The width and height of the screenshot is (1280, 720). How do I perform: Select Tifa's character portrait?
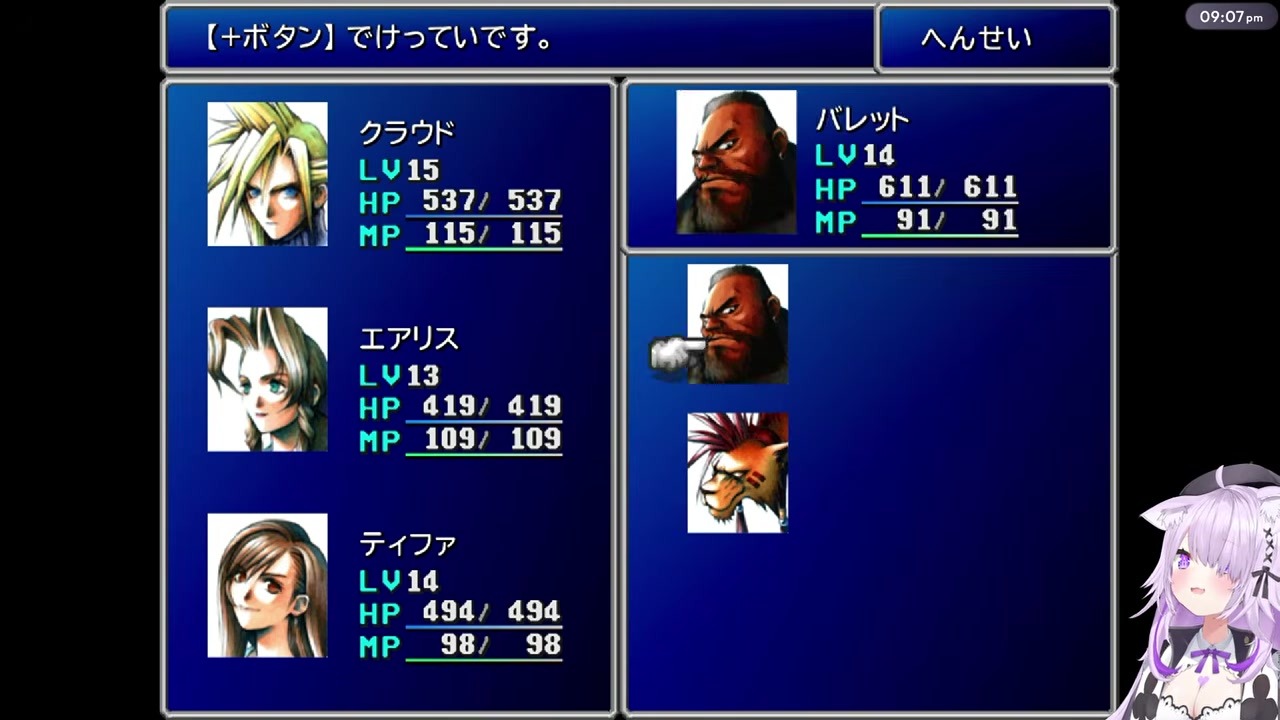266,586
